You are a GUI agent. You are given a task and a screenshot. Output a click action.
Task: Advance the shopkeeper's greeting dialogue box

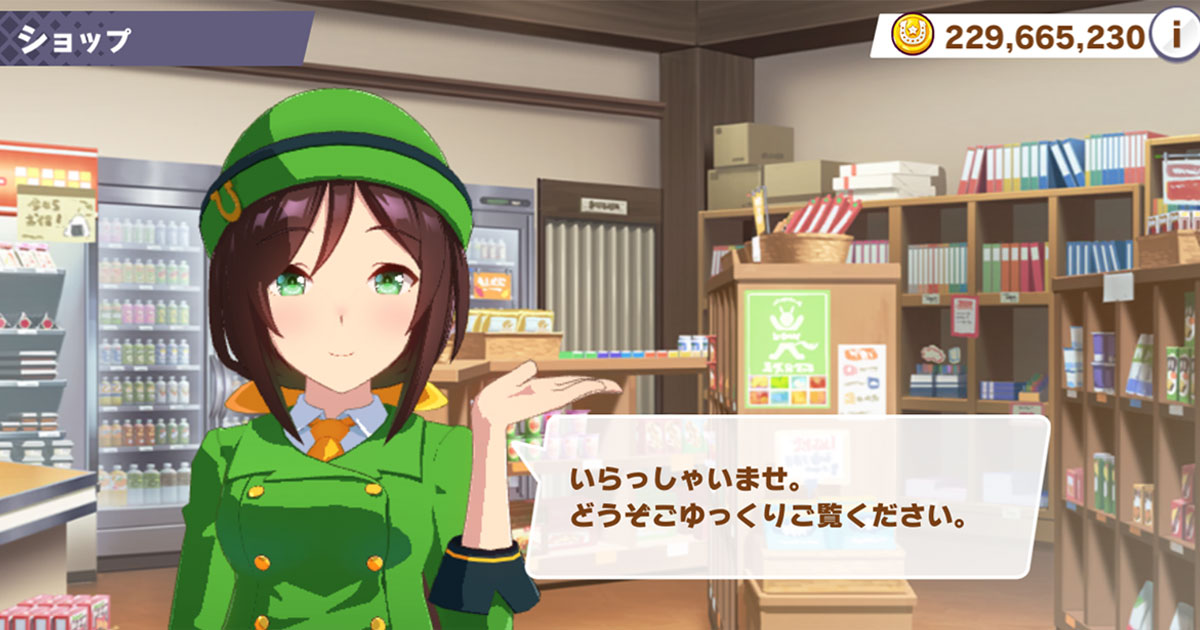coord(786,497)
